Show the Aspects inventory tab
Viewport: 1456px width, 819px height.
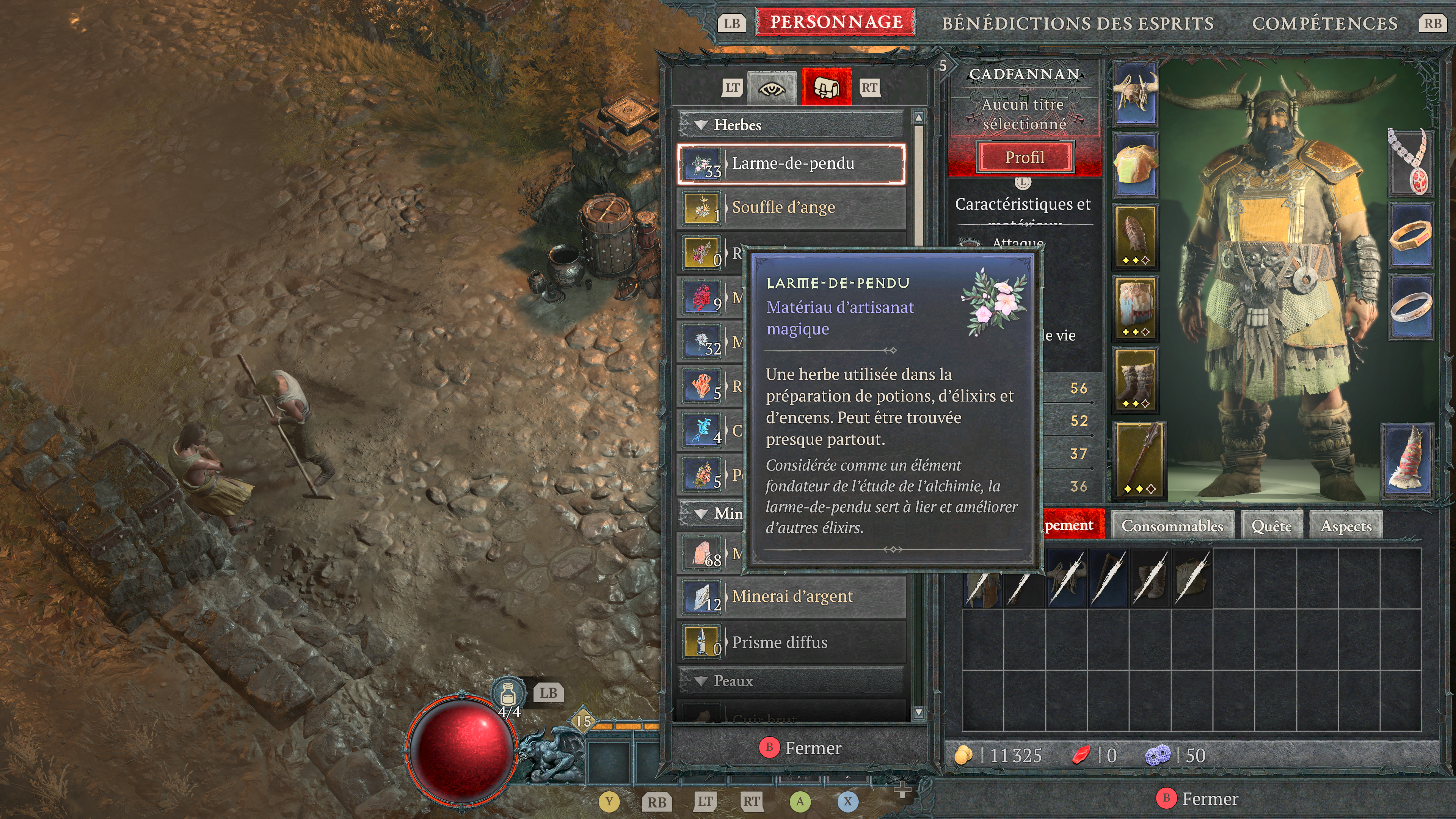coord(1346,526)
